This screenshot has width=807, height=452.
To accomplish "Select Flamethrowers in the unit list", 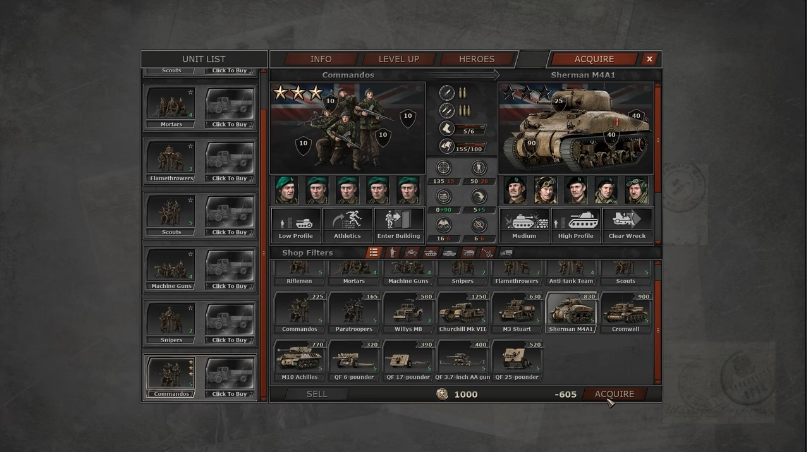I will (x=171, y=159).
